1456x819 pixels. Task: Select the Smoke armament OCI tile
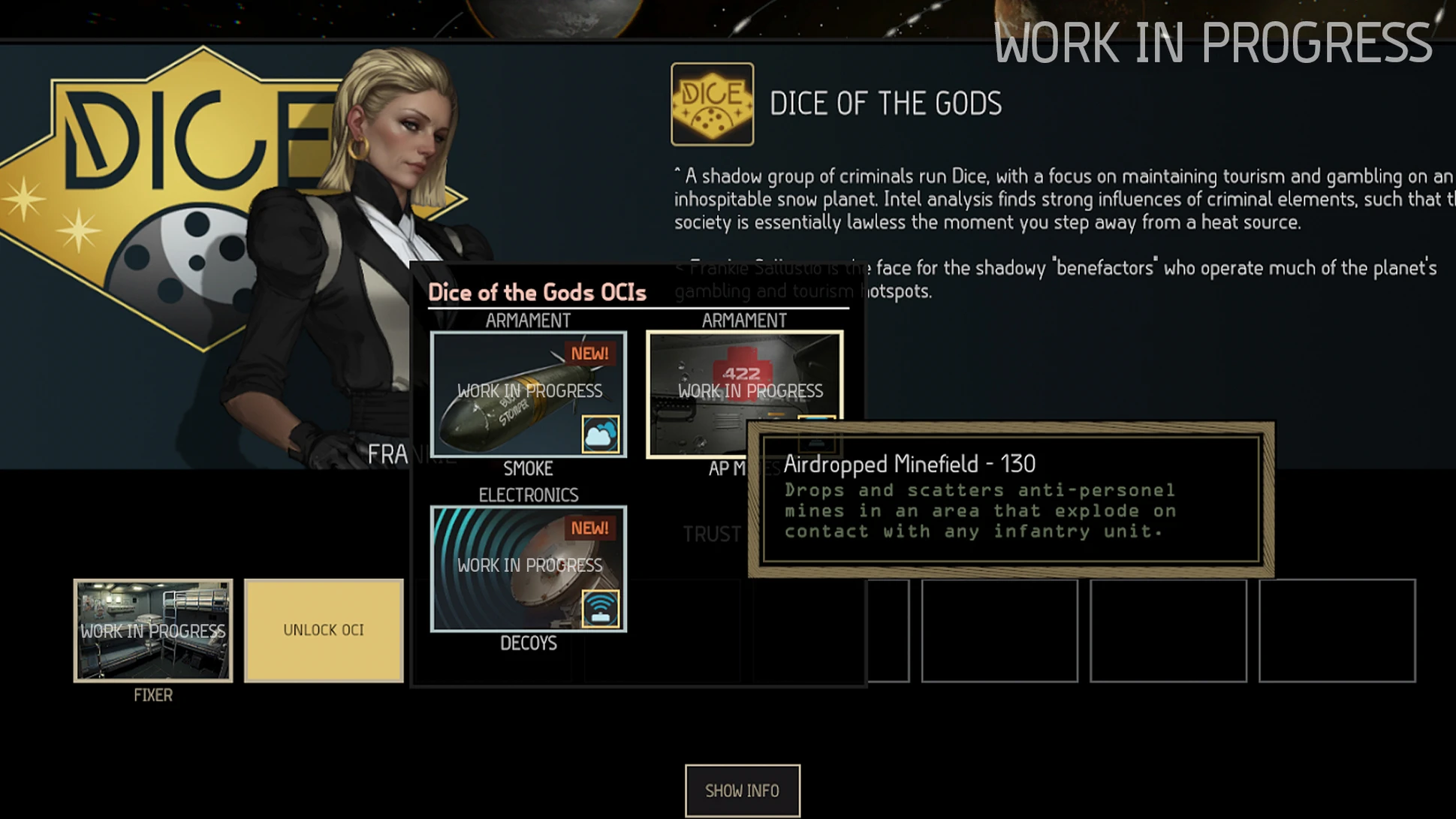pos(528,394)
